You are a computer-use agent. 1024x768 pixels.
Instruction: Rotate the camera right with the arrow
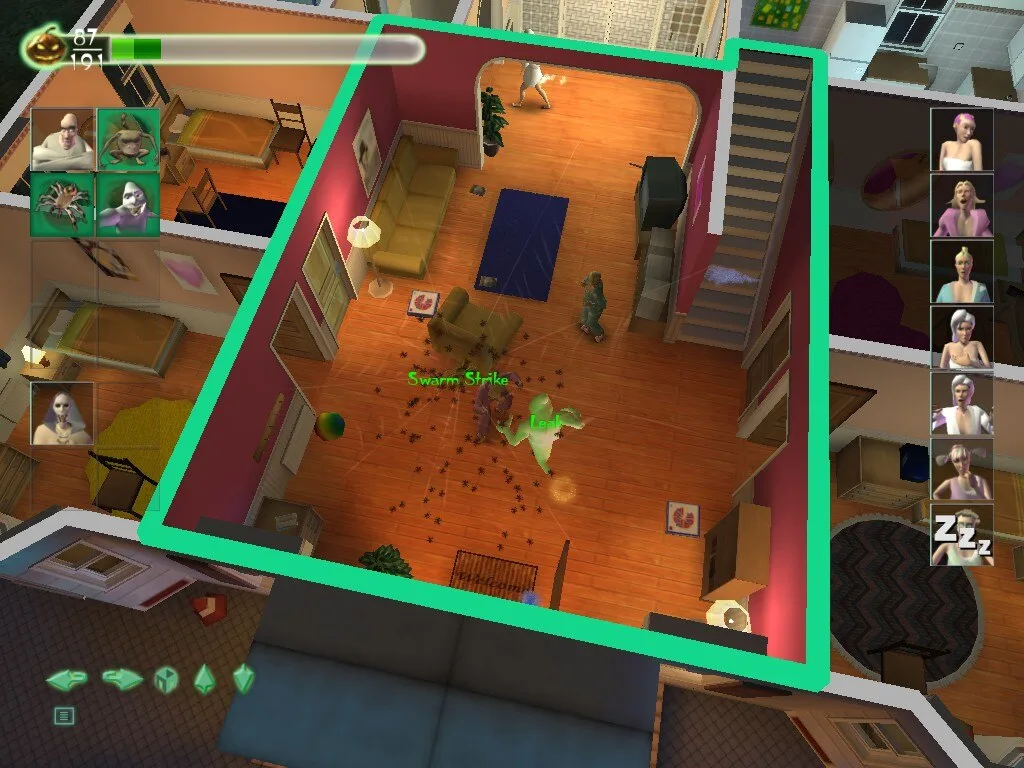pyautogui.click(x=122, y=680)
